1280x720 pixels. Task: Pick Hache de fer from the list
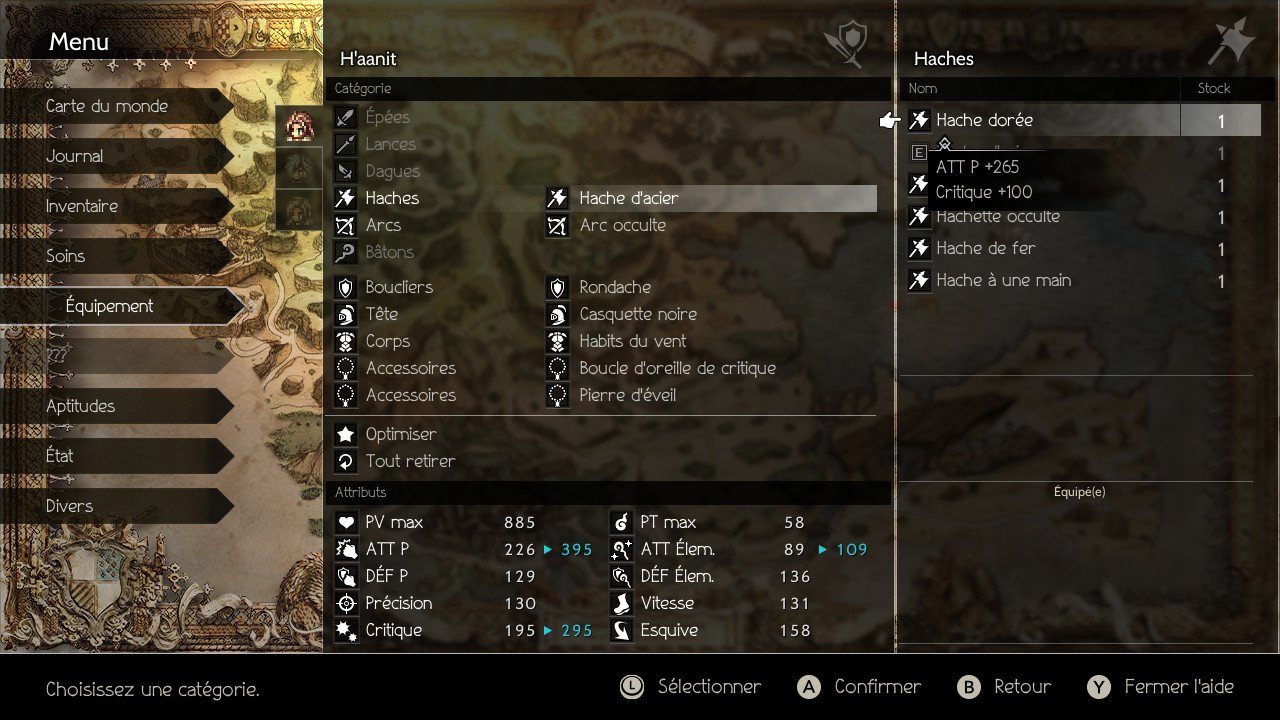986,249
